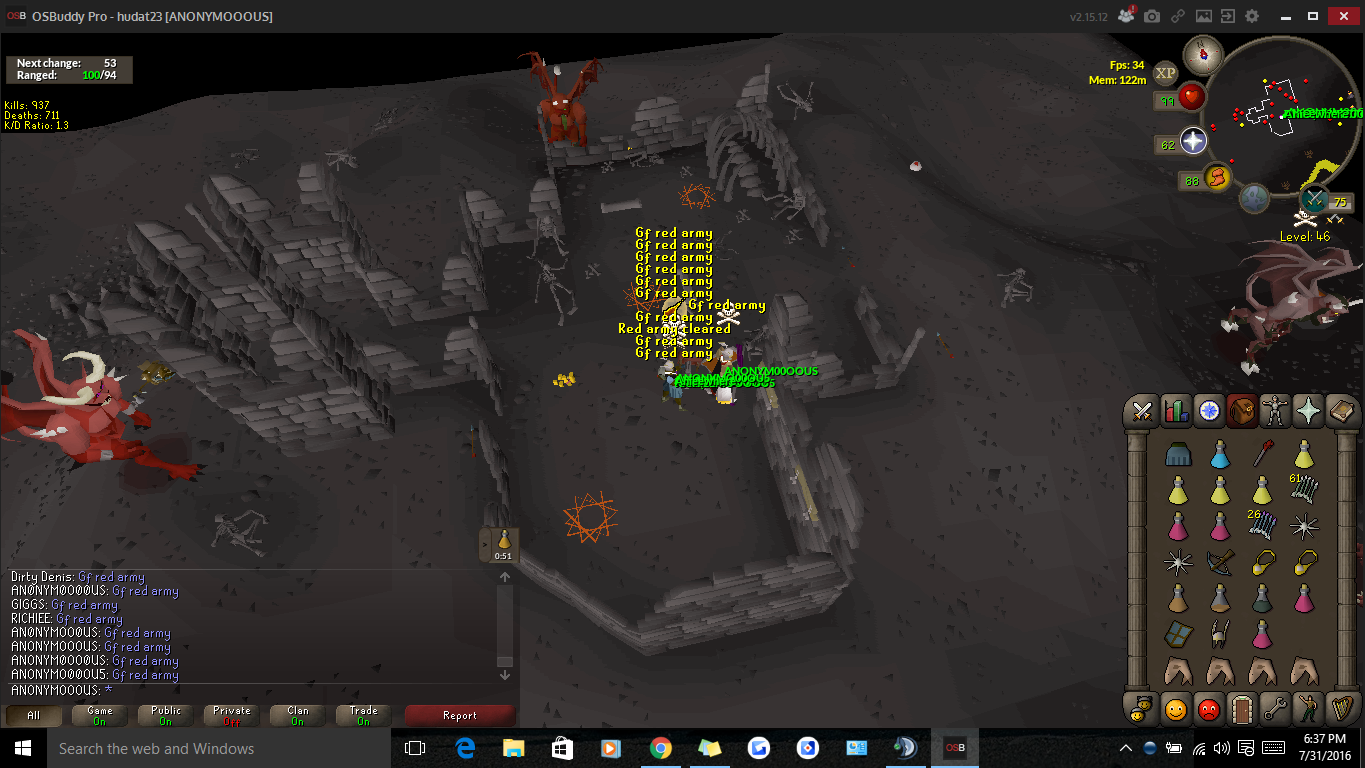Screen dimensions: 1365x768
Task: Show the Prayer tab
Action: 1308,410
